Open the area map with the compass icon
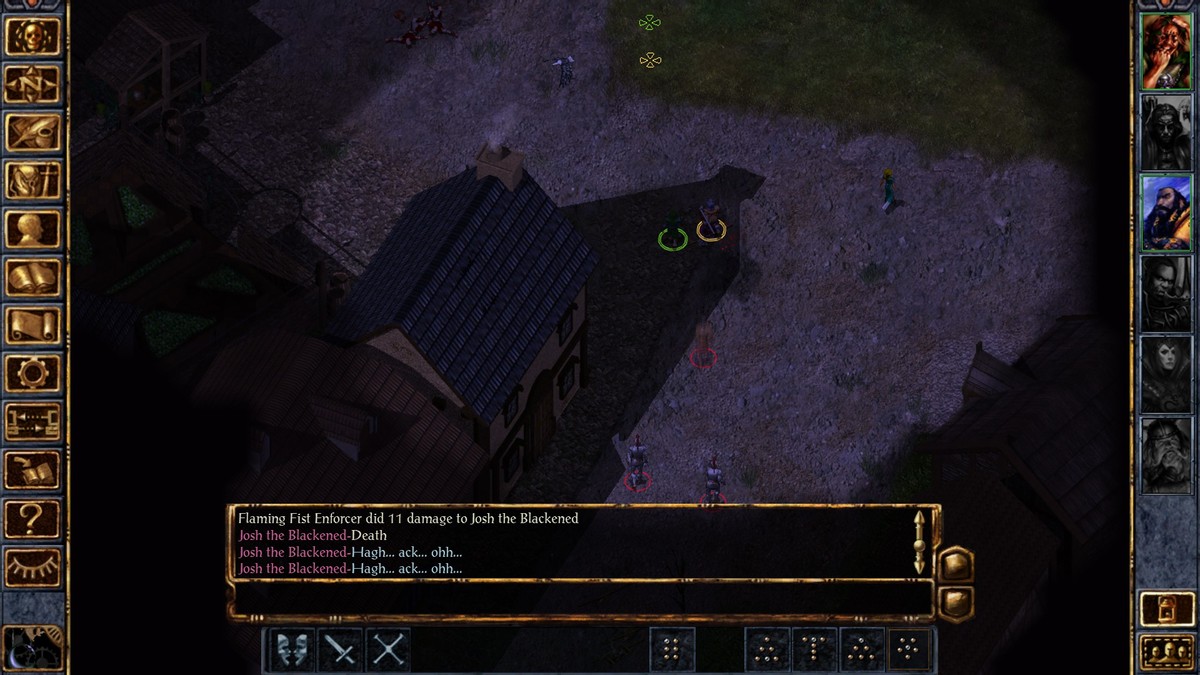 [33, 84]
